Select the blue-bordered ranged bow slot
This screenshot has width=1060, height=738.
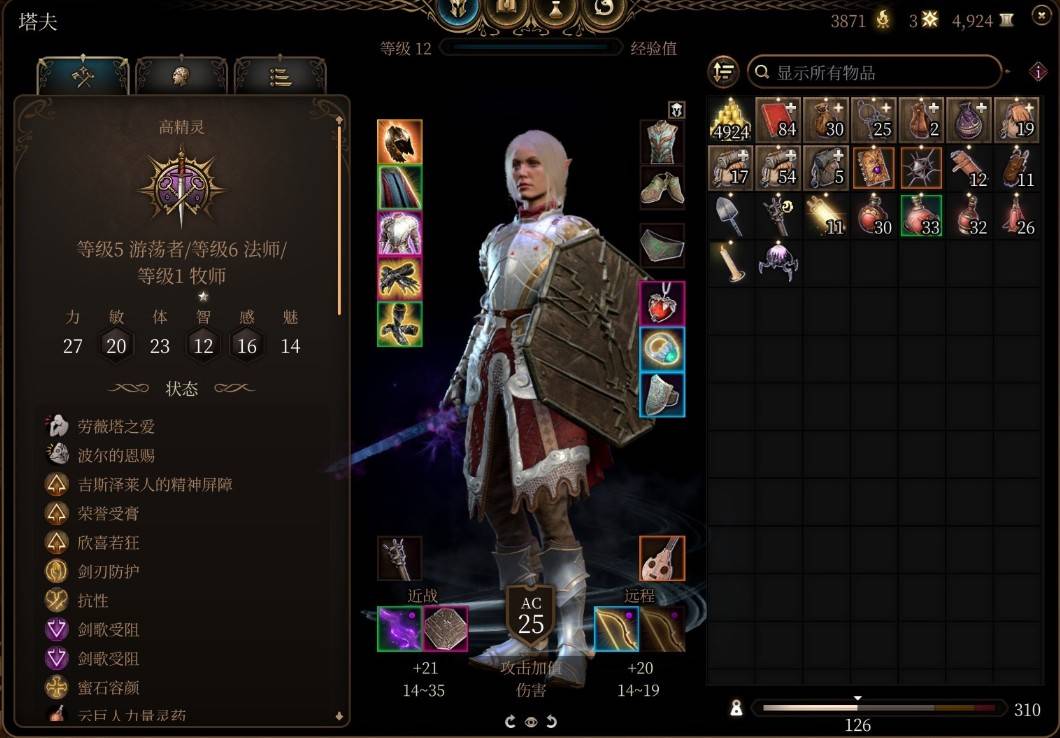point(616,629)
